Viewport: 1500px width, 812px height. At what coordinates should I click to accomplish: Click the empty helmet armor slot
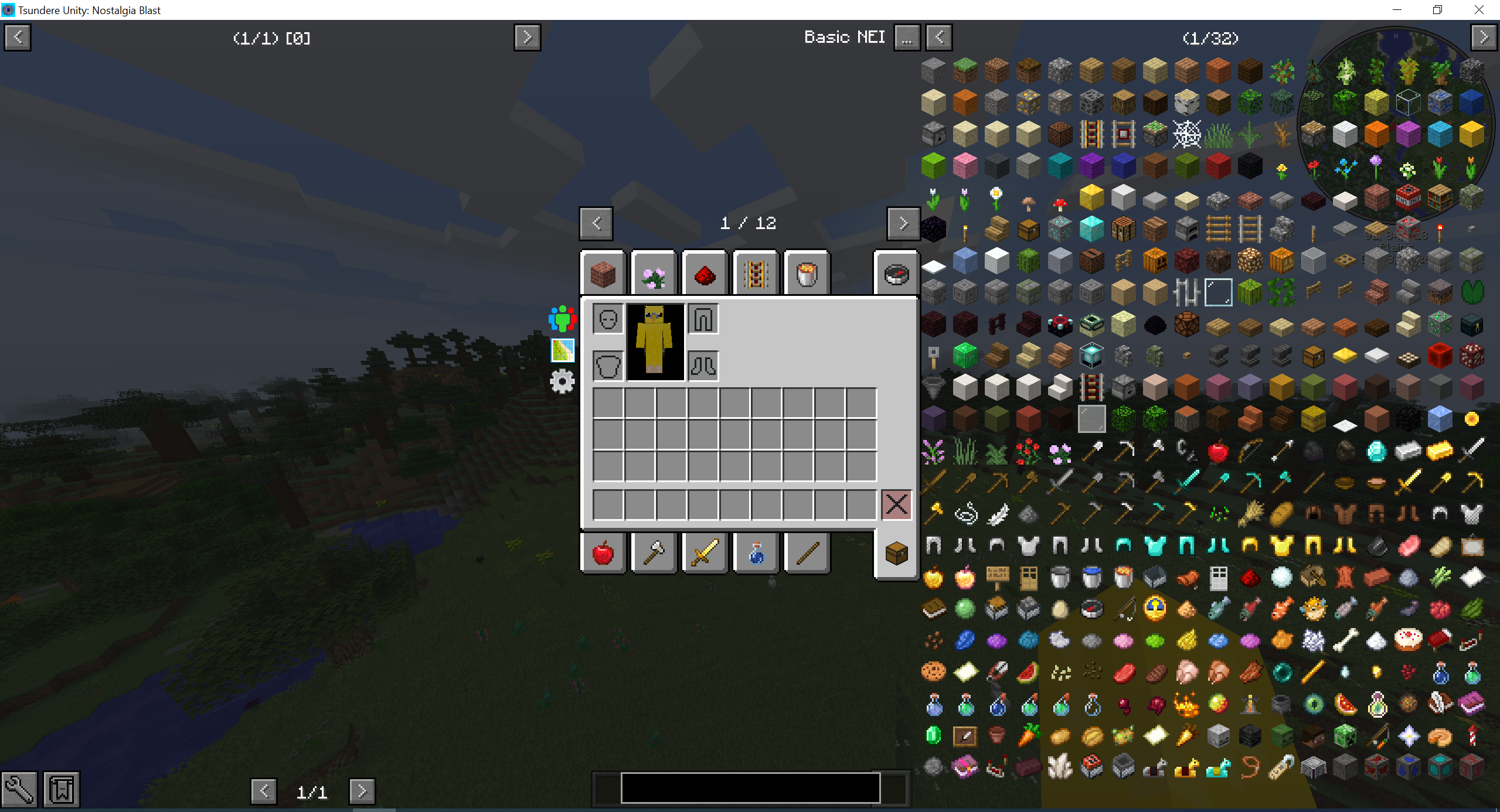pos(607,318)
